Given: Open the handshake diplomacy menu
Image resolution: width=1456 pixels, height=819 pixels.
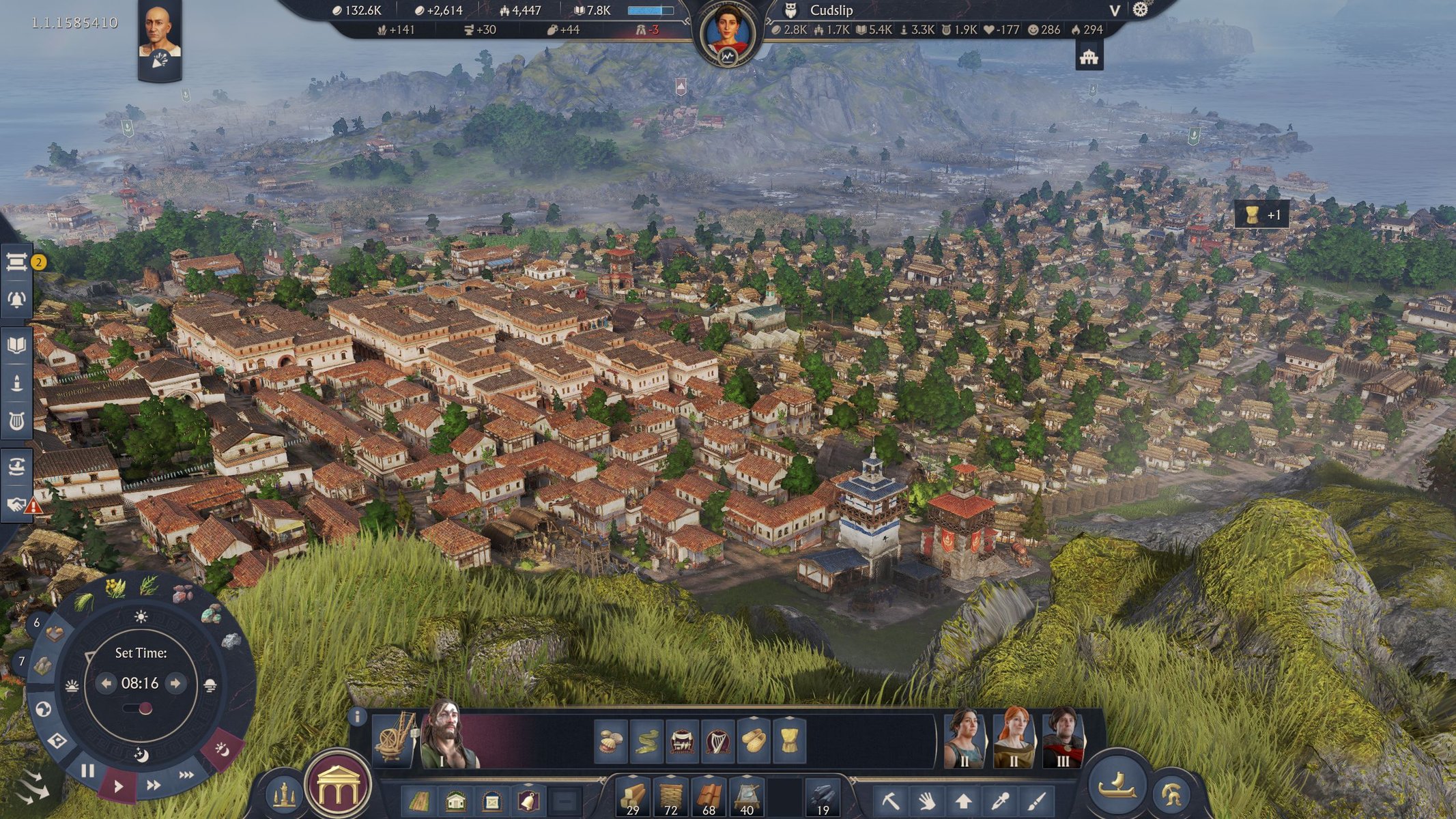Looking at the screenshot, I should point(16,504).
